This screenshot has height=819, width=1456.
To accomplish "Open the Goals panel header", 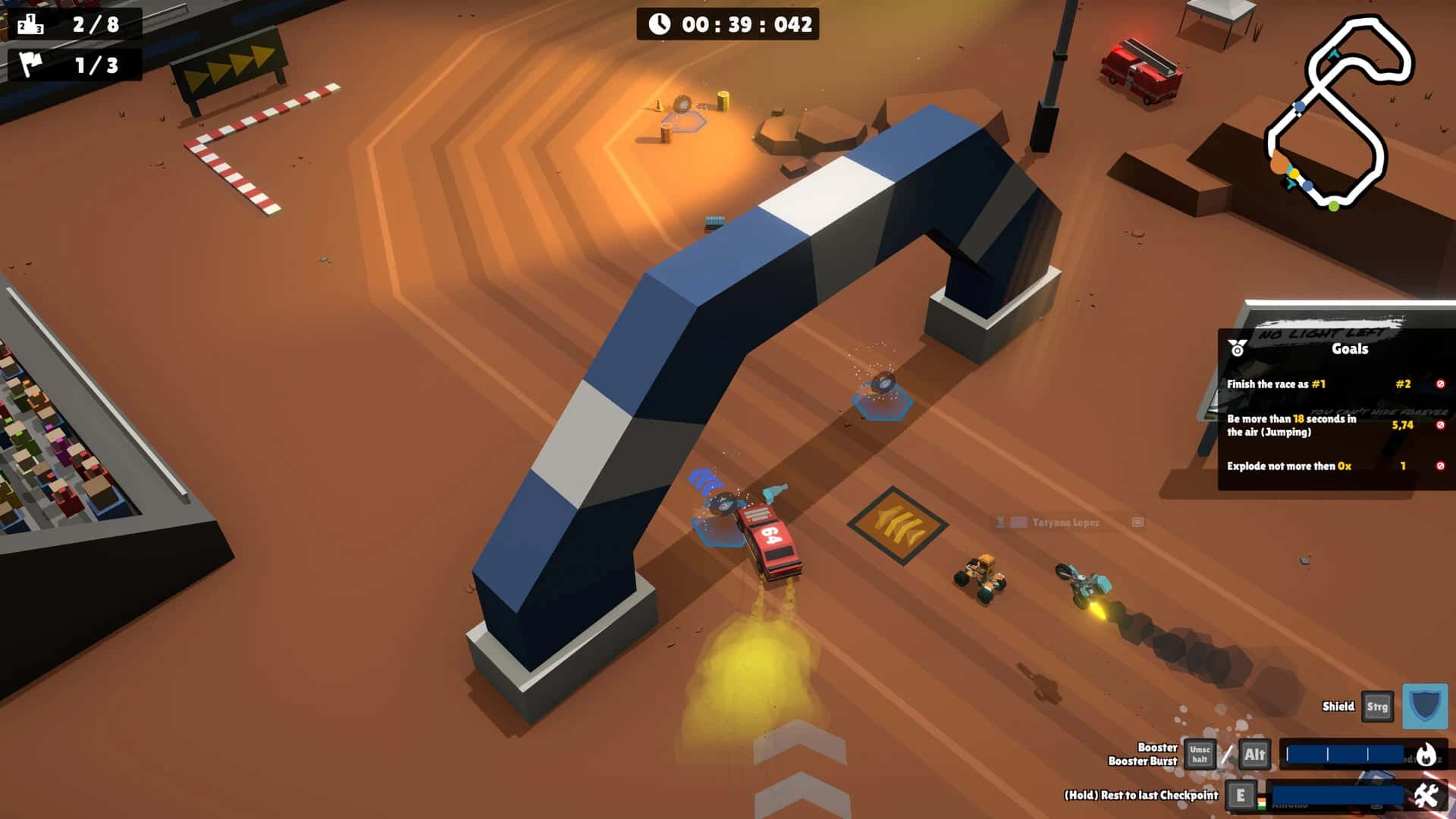I will 1349,349.
